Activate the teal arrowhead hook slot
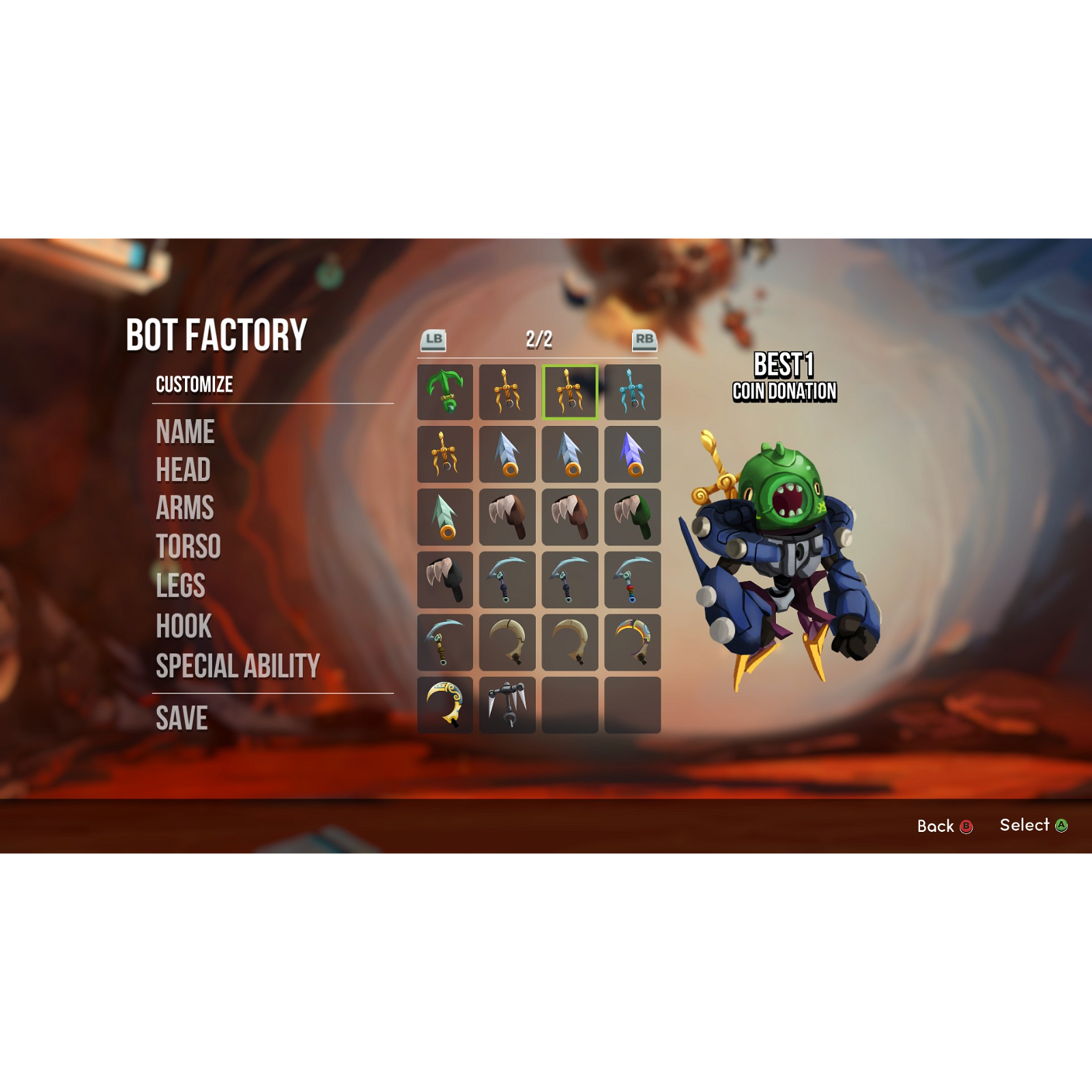The width and height of the screenshot is (1092, 1092). 444,517
